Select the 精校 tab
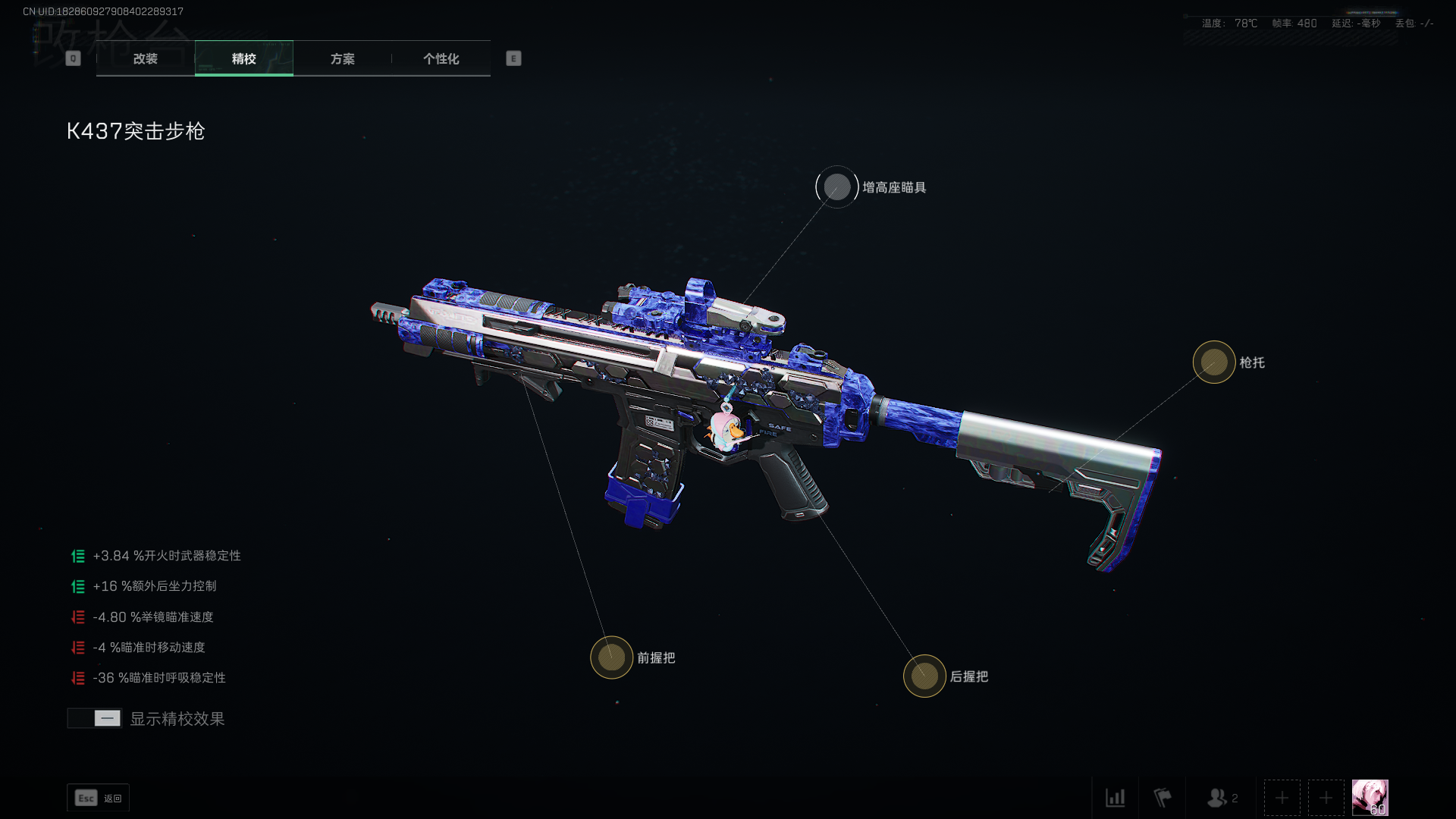The width and height of the screenshot is (1456, 819). [x=243, y=58]
